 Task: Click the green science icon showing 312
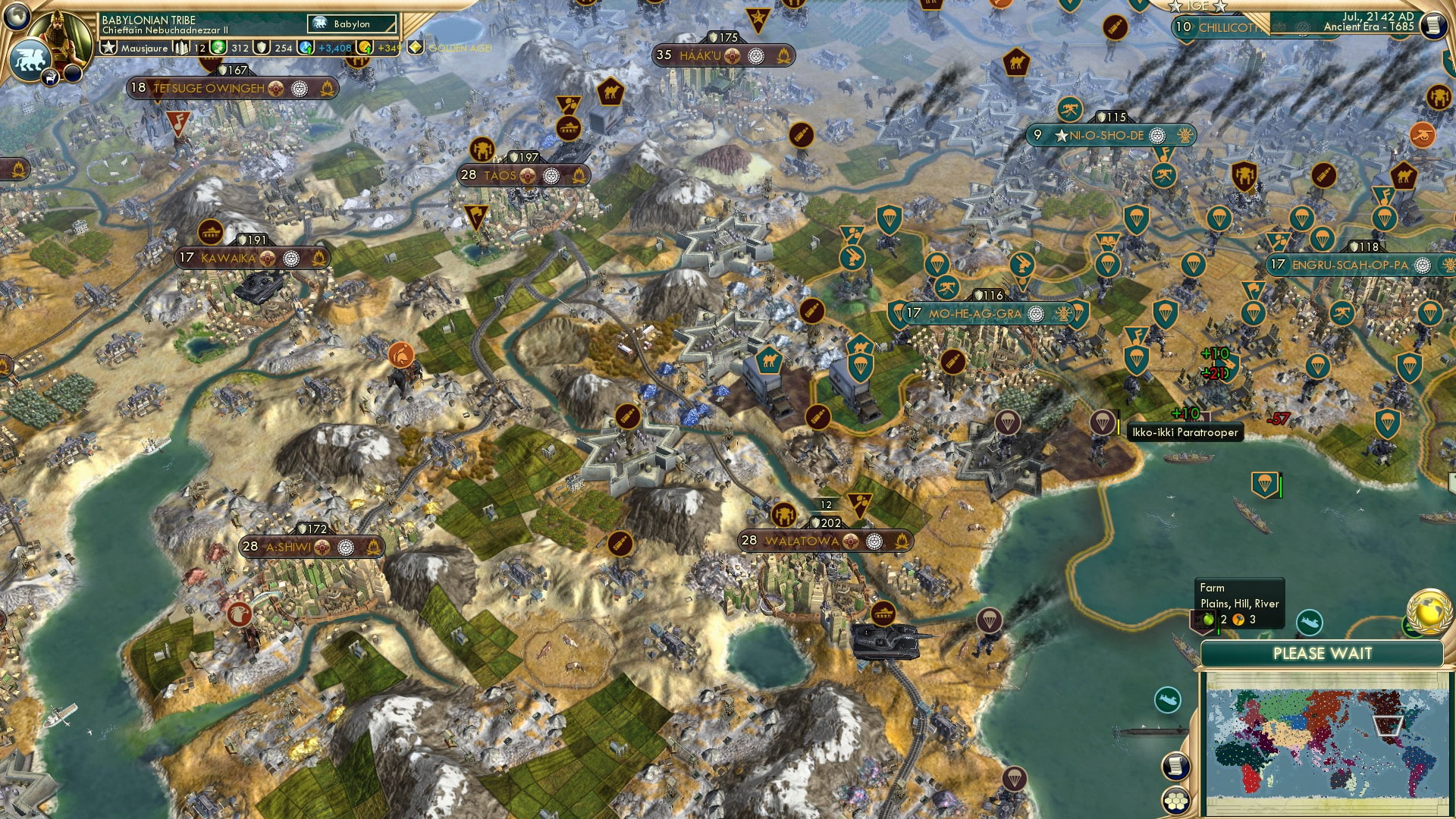point(218,48)
